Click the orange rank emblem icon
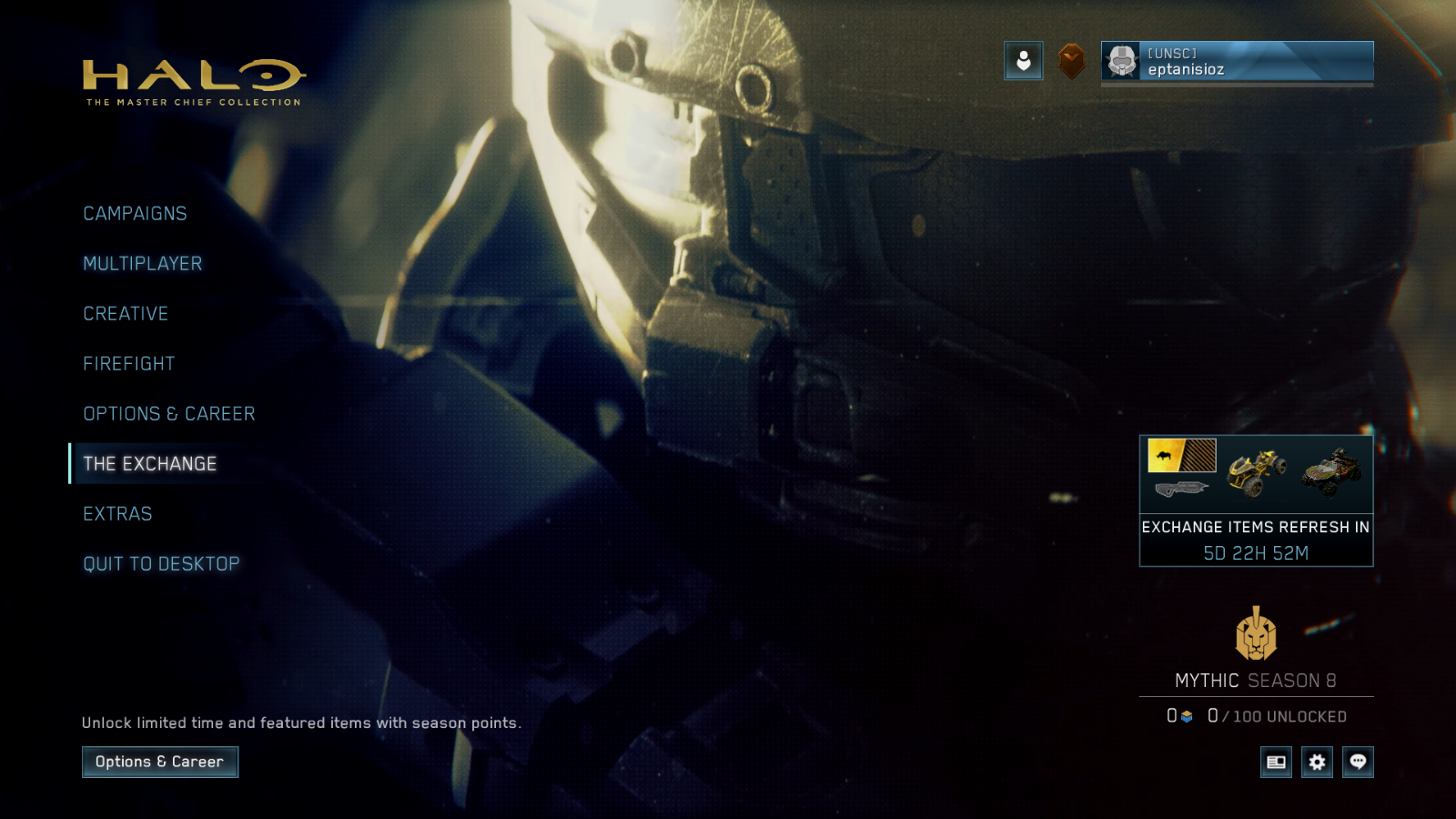The image size is (1456, 819). tap(1072, 61)
